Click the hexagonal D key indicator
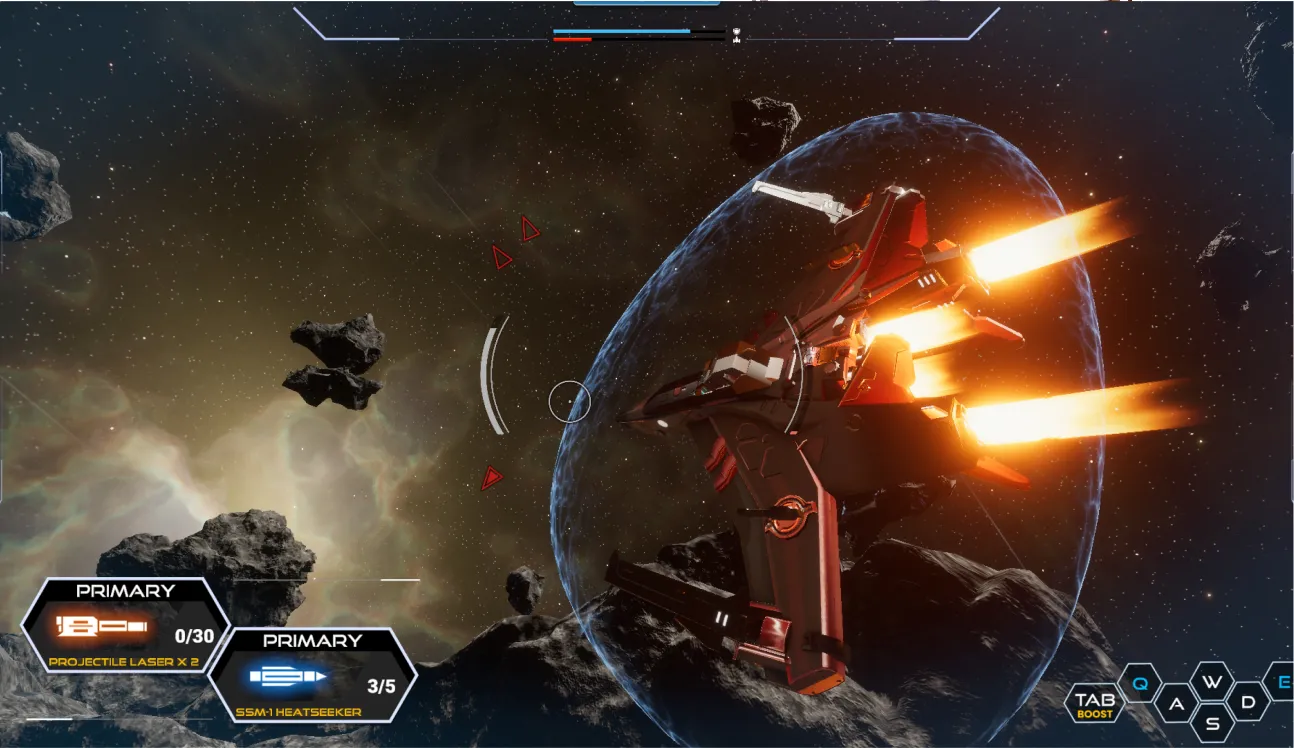1294x748 pixels. click(1249, 702)
